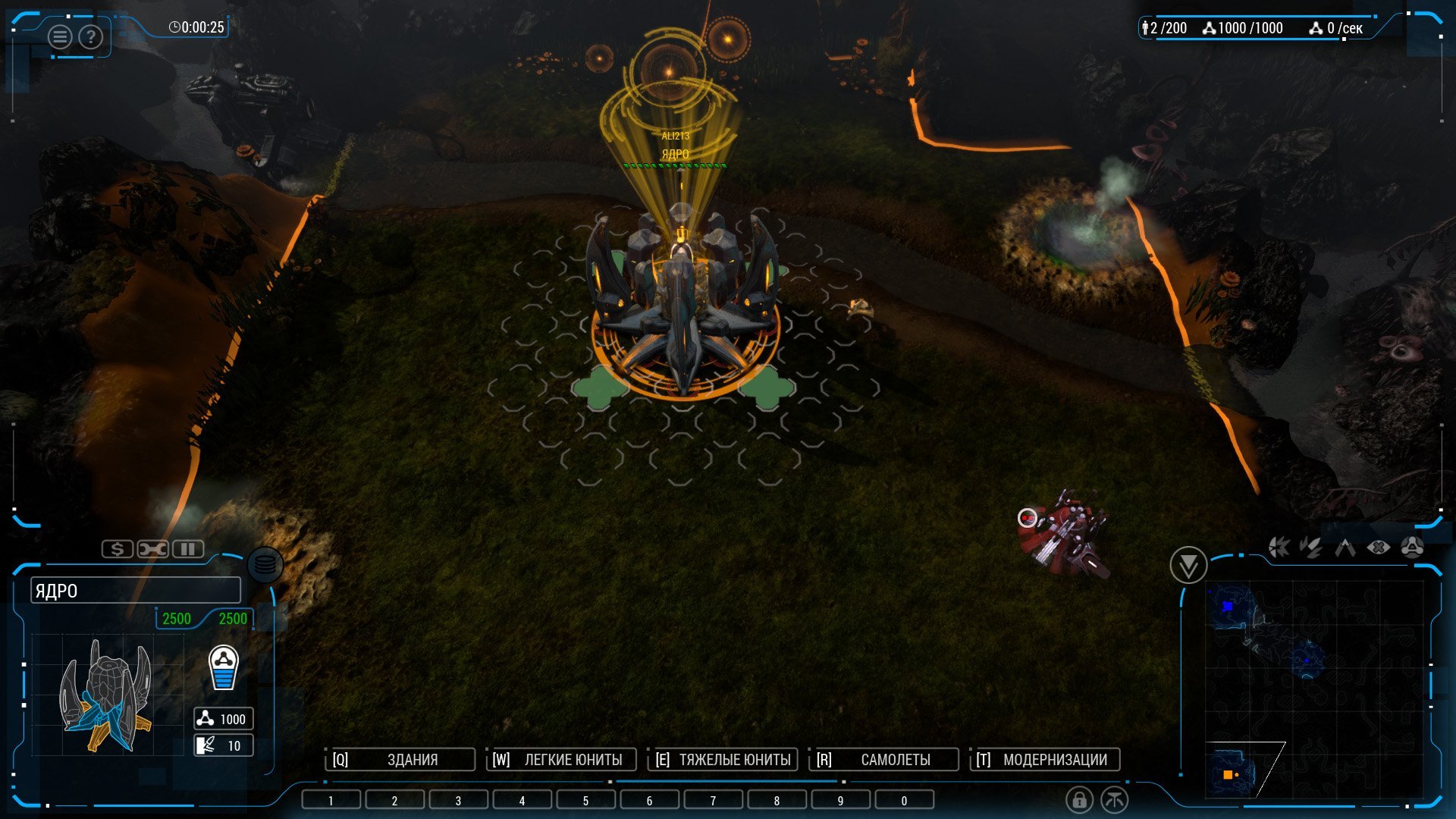The width and height of the screenshot is (1456, 819).
Task: Activate the wrench repair button
Action: point(152,548)
